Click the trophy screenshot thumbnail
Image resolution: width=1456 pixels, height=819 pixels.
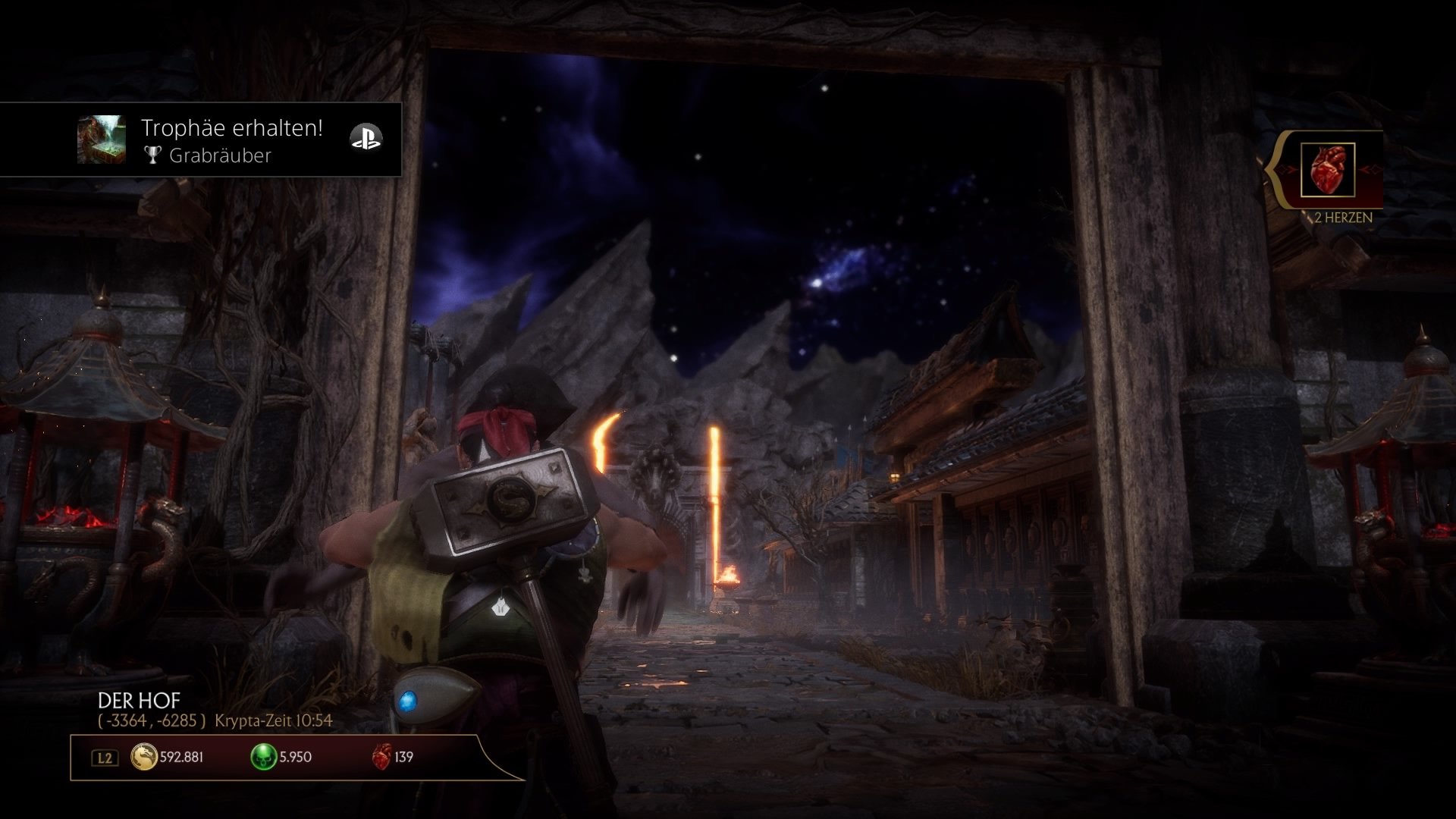[x=102, y=140]
